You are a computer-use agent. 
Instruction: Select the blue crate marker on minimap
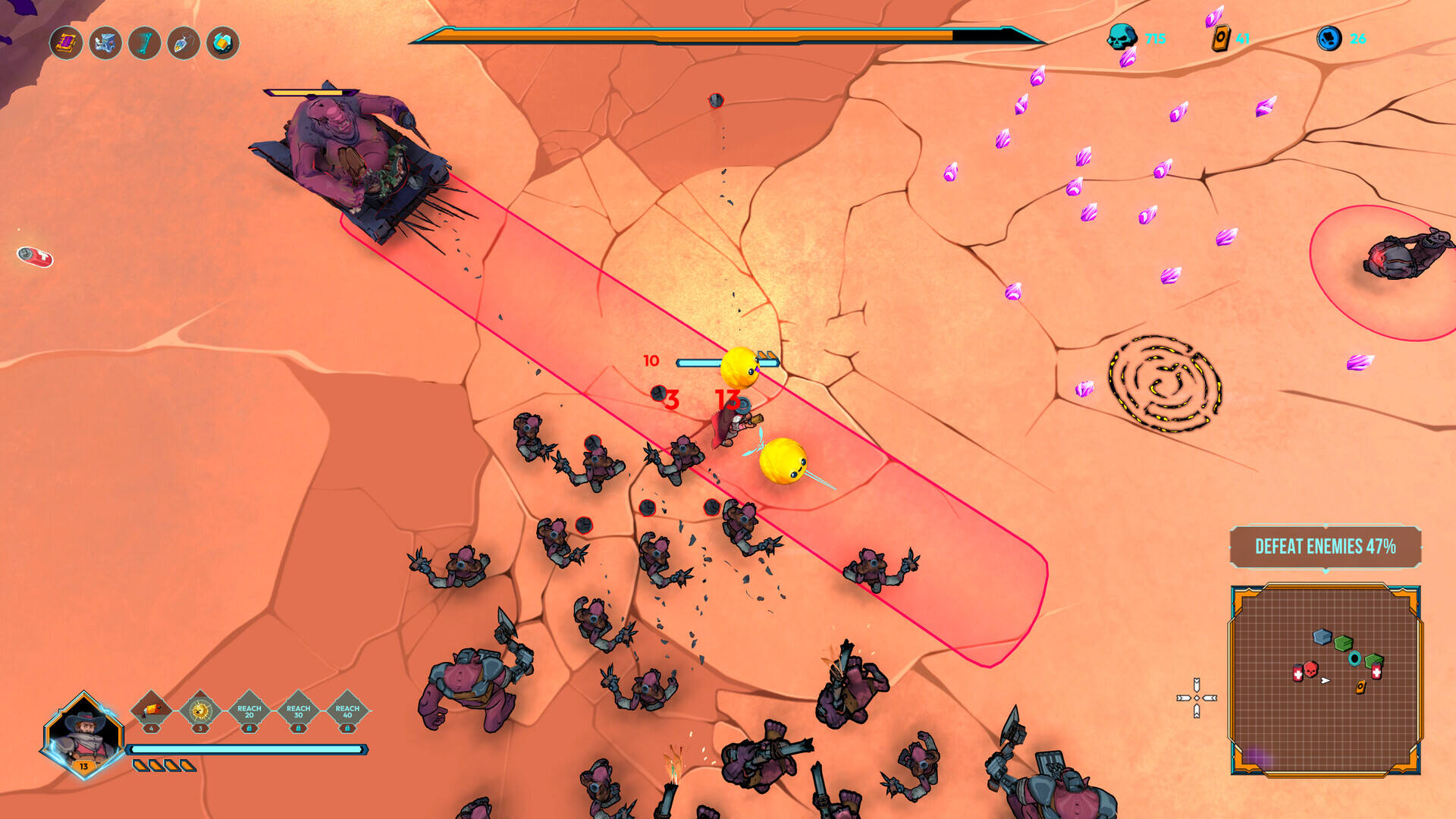coord(1323,637)
